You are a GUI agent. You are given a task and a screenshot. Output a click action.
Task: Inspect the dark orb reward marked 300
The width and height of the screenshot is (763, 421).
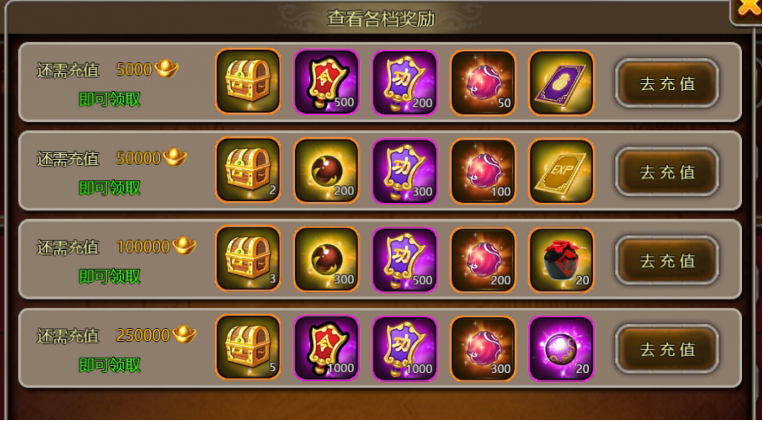326,260
